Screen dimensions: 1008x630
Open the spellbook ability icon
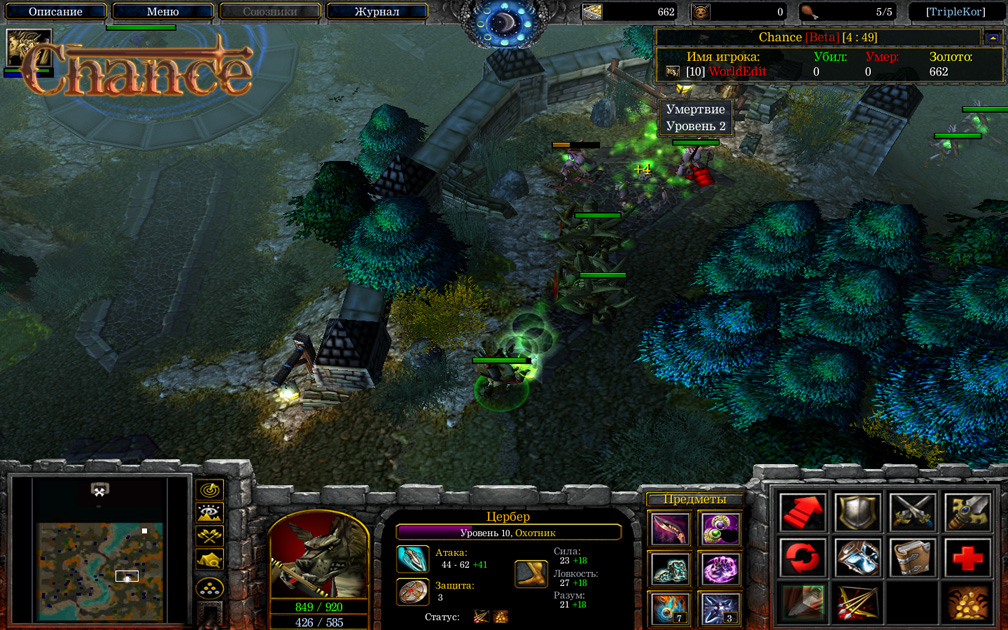[x=912, y=558]
